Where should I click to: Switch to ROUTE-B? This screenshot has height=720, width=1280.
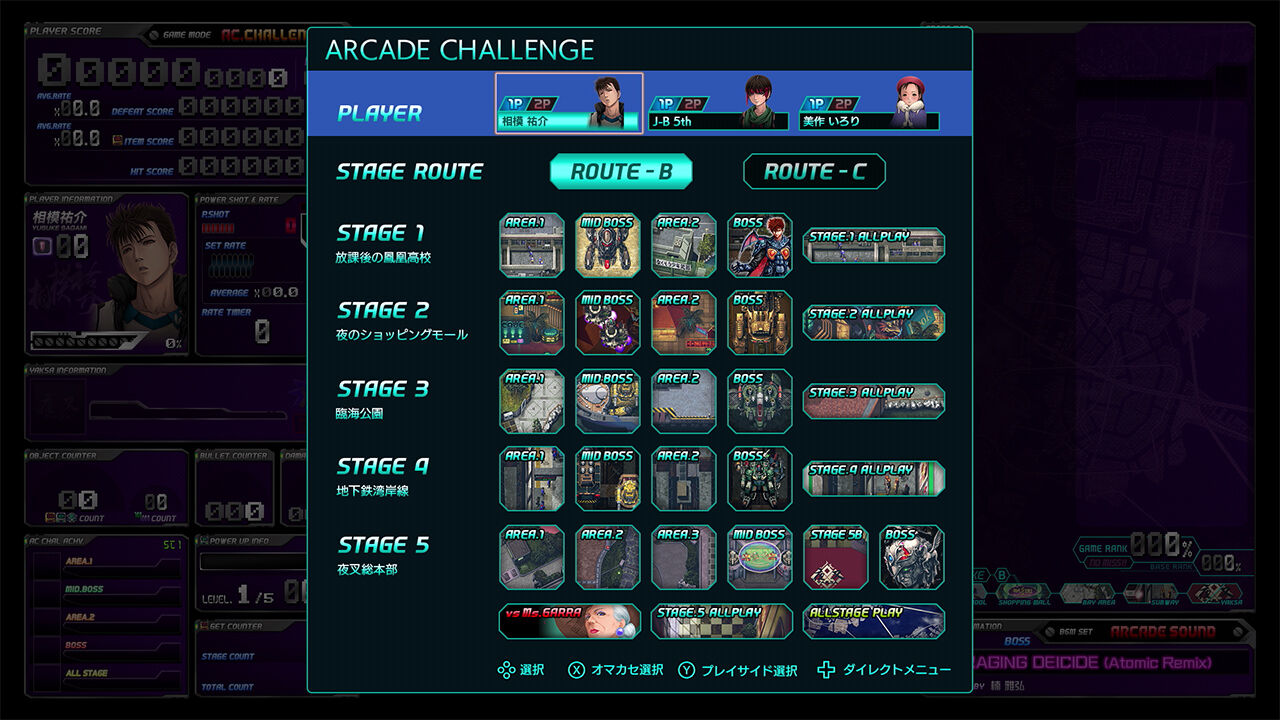point(621,171)
